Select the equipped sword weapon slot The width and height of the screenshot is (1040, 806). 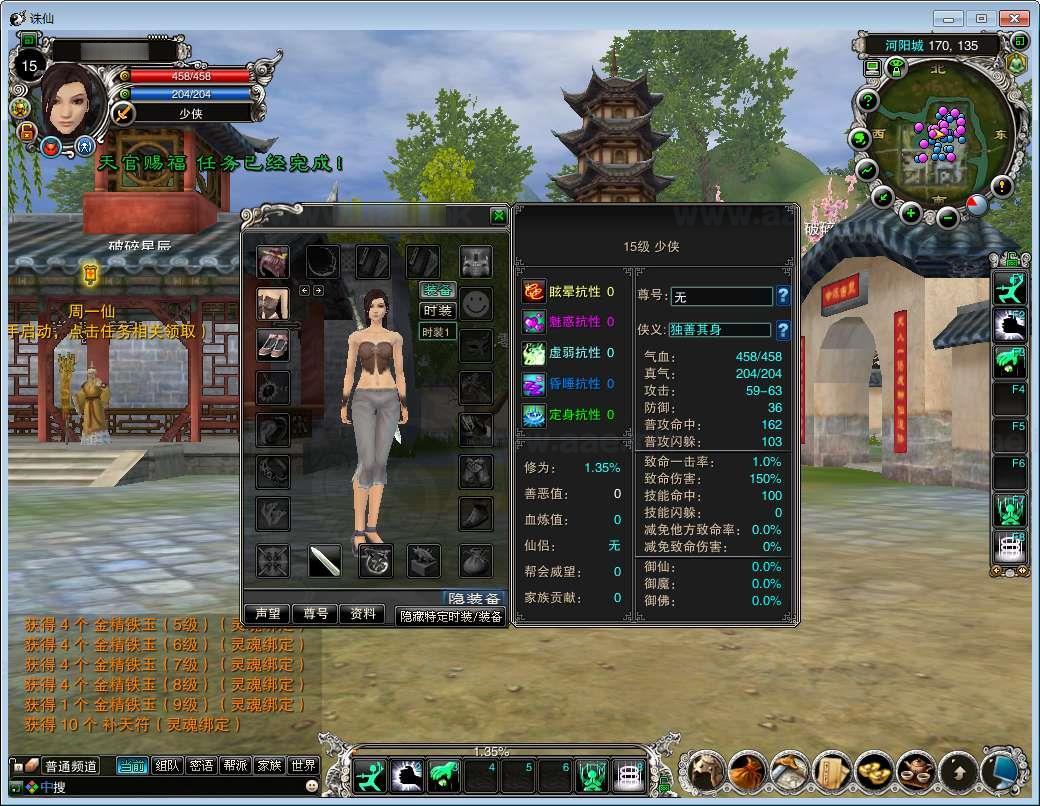[324, 561]
